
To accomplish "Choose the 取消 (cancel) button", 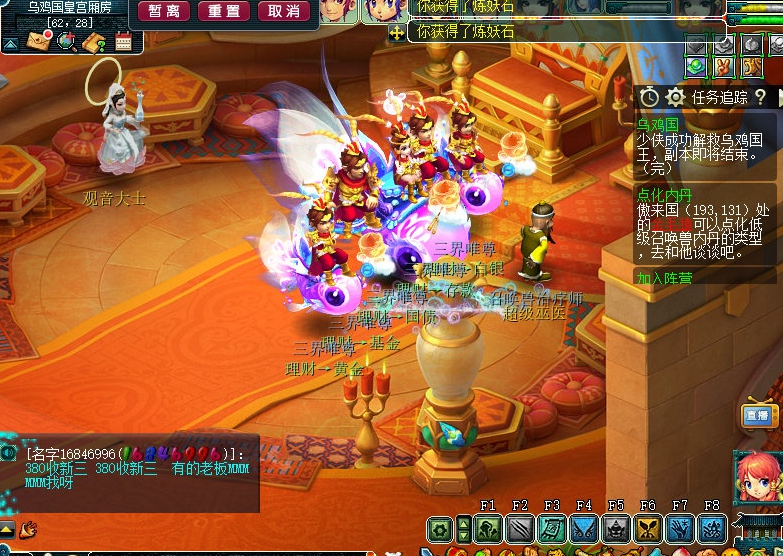I will [x=284, y=11].
